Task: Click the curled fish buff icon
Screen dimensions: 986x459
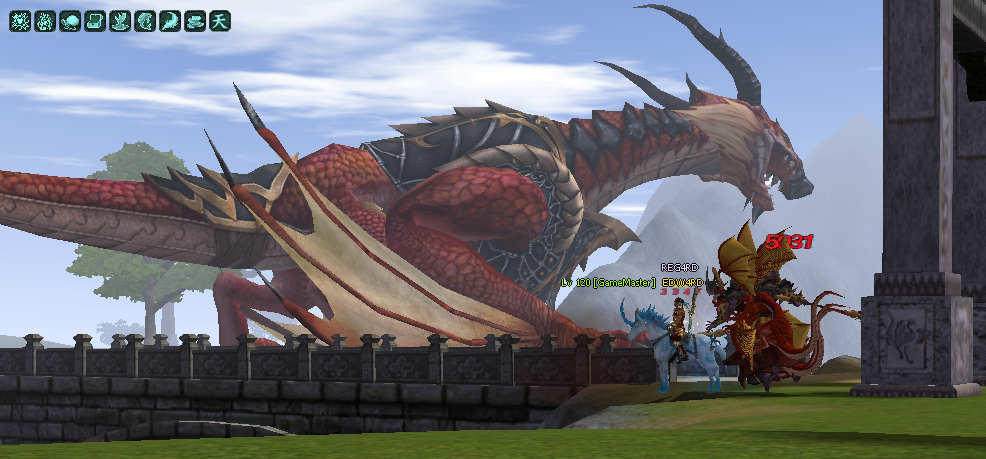Action: [145, 20]
